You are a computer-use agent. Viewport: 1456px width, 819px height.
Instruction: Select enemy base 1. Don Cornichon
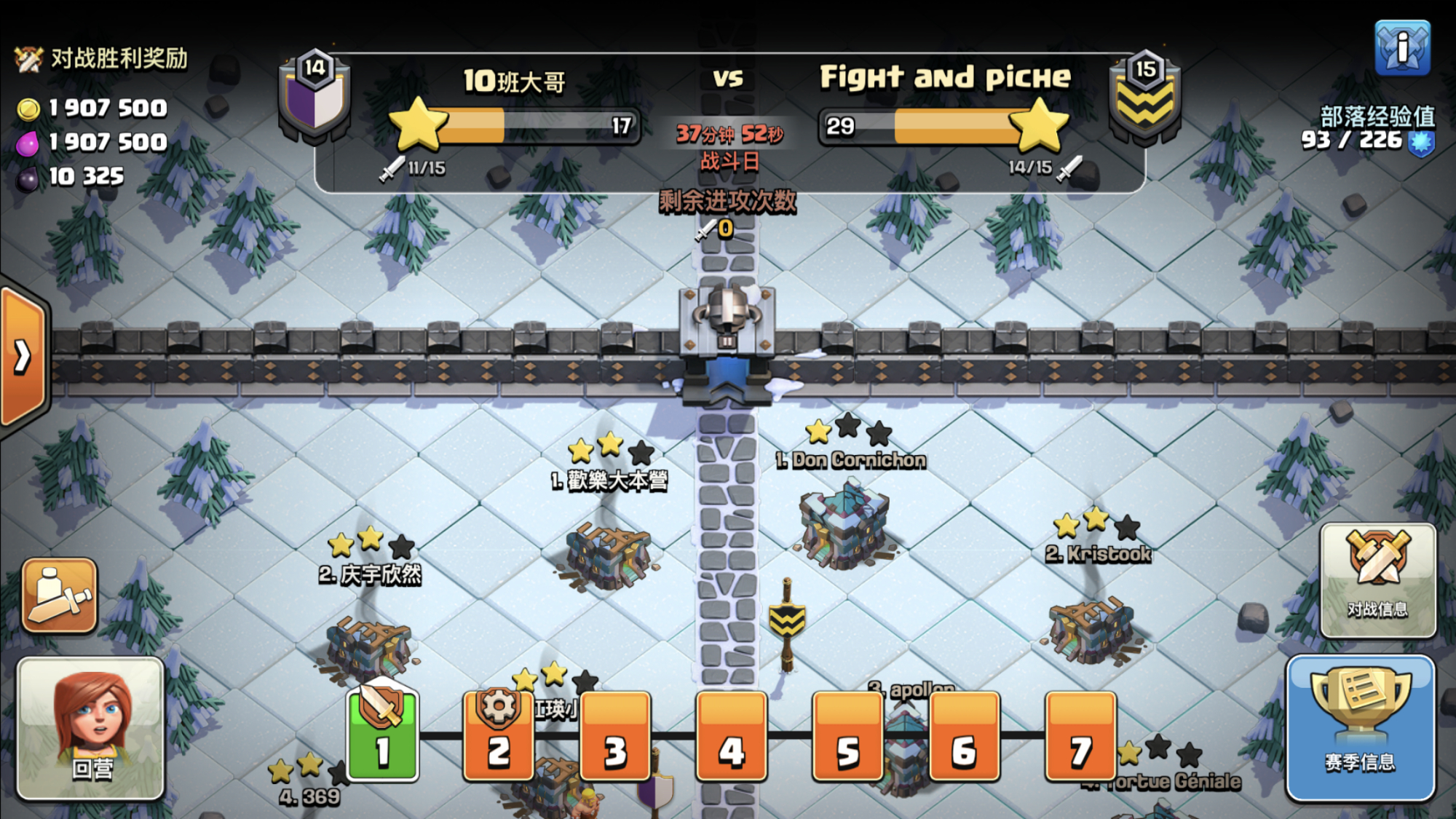click(x=844, y=524)
